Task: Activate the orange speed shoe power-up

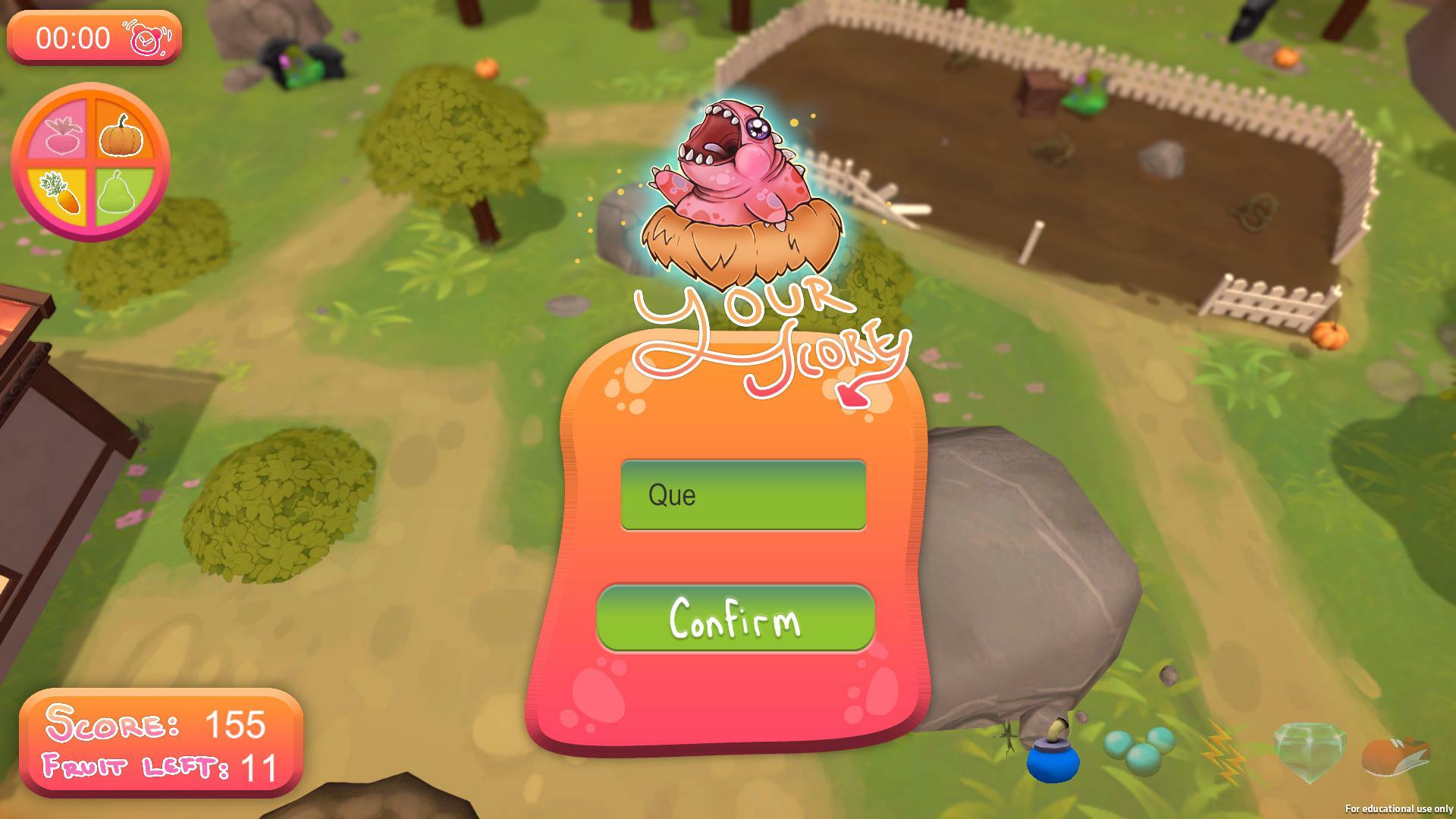Action: (1395, 753)
